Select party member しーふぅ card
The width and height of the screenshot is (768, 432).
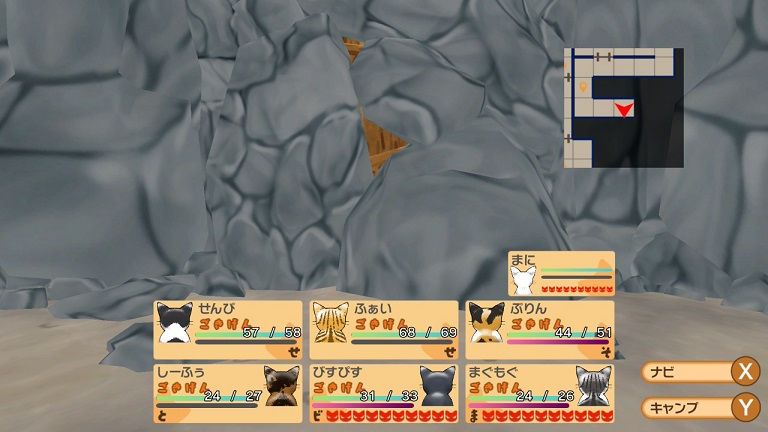coord(228,393)
